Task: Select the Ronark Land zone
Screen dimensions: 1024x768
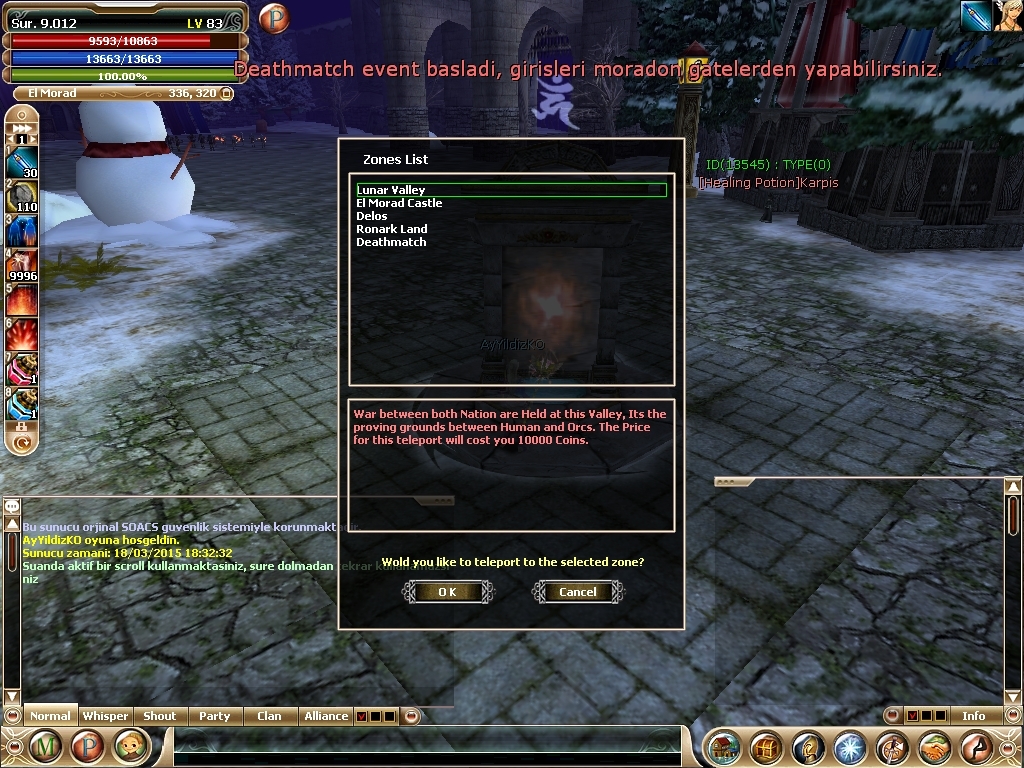Action: 391,229
